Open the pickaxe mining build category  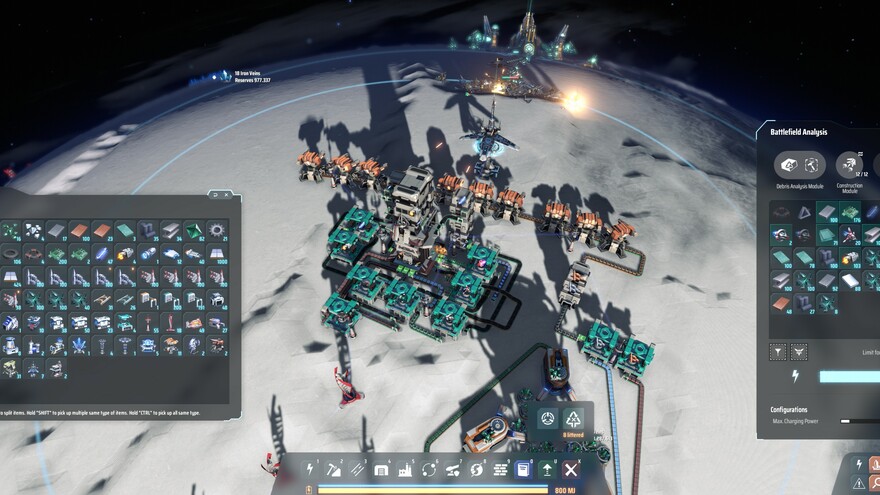tap(334, 469)
